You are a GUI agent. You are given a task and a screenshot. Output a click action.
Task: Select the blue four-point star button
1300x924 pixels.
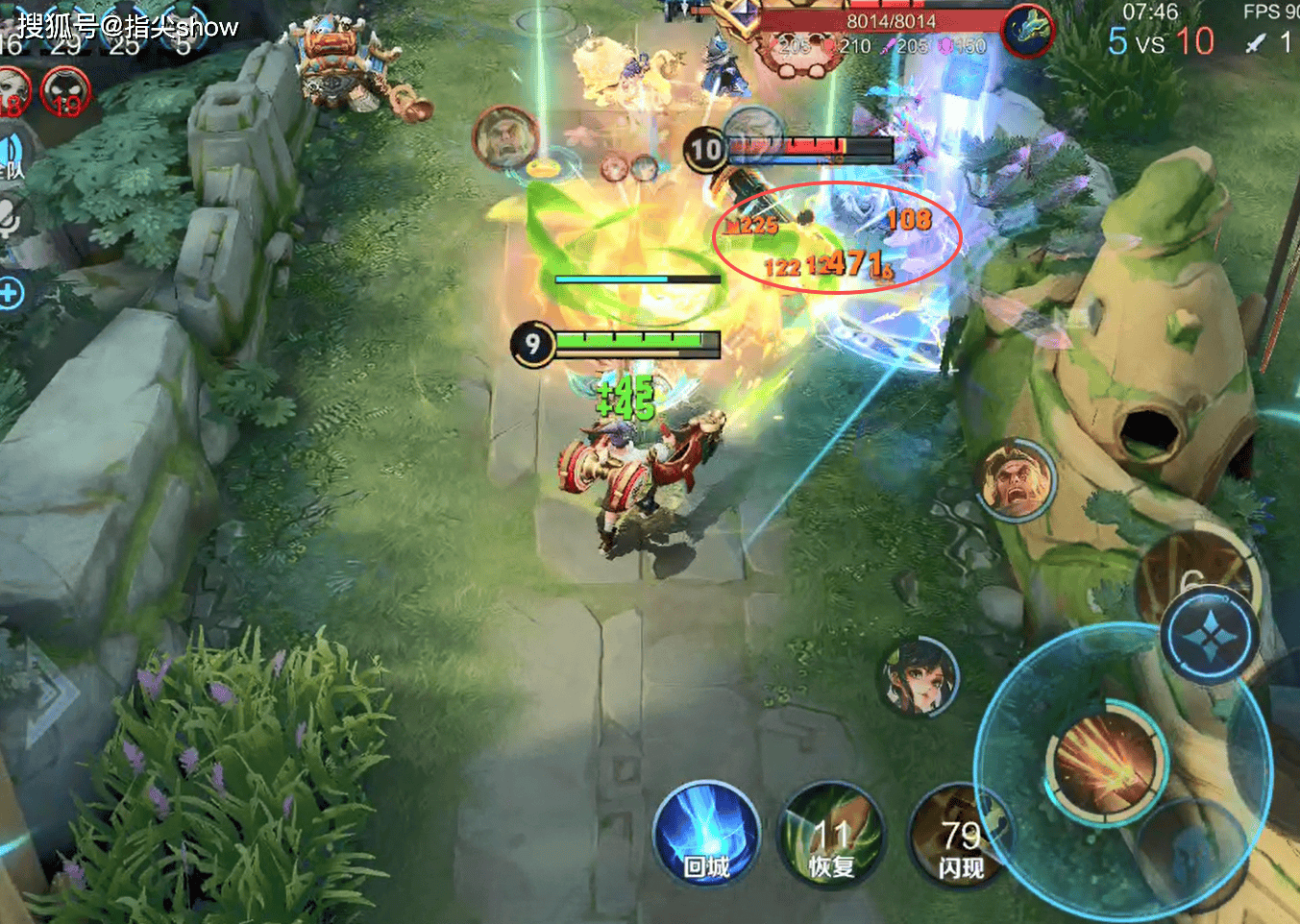(1209, 636)
